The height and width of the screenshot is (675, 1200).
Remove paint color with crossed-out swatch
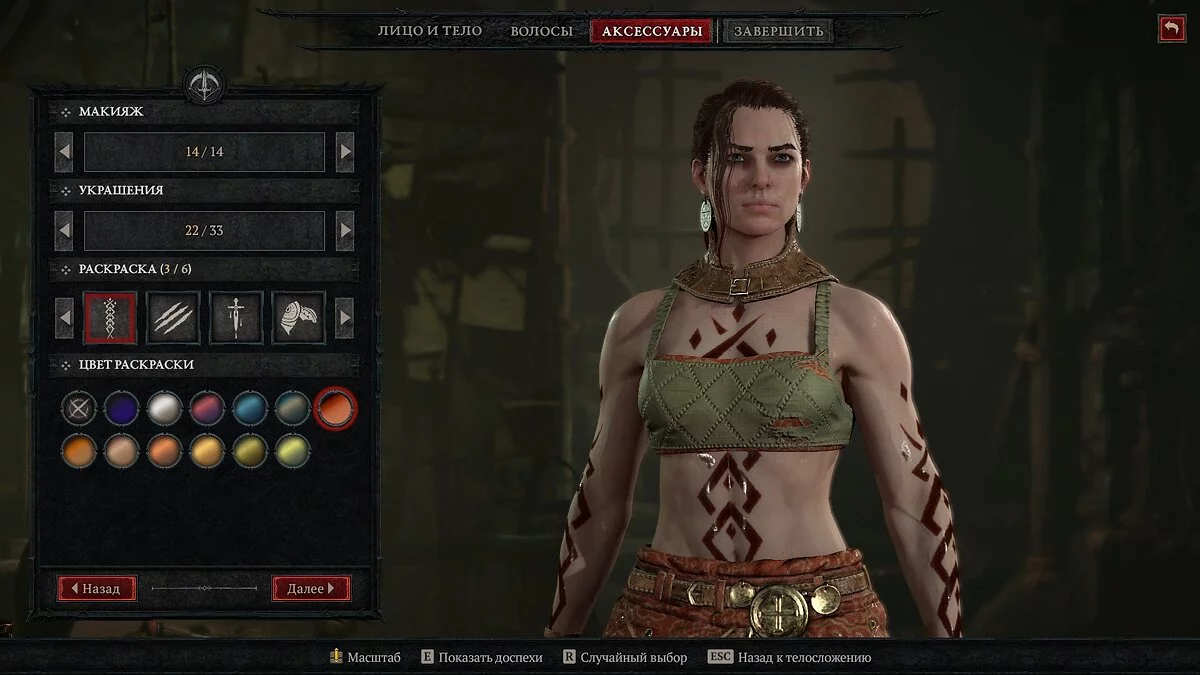pyautogui.click(x=79, y=408)
